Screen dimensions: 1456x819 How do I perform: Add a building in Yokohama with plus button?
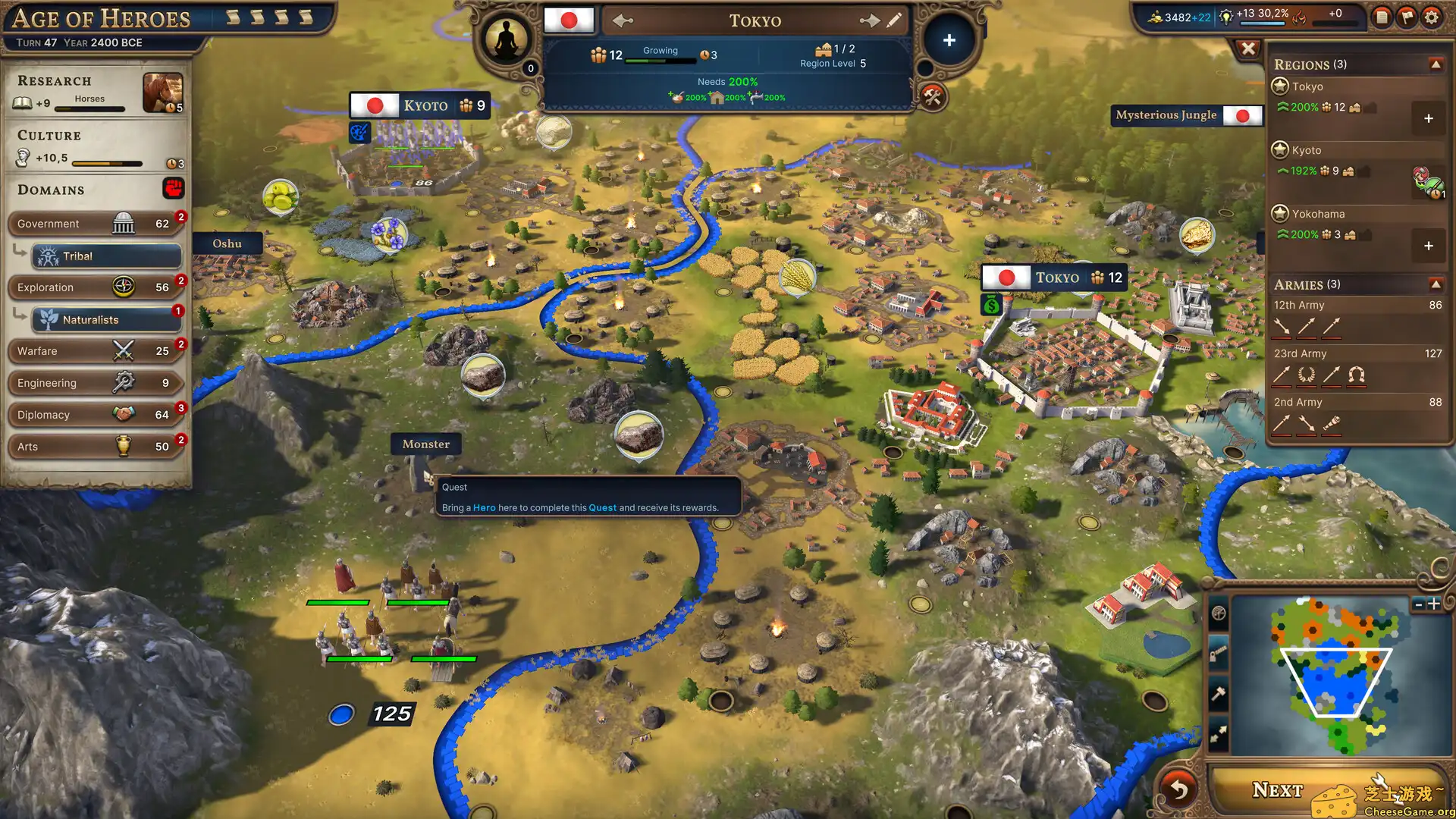1429,246
